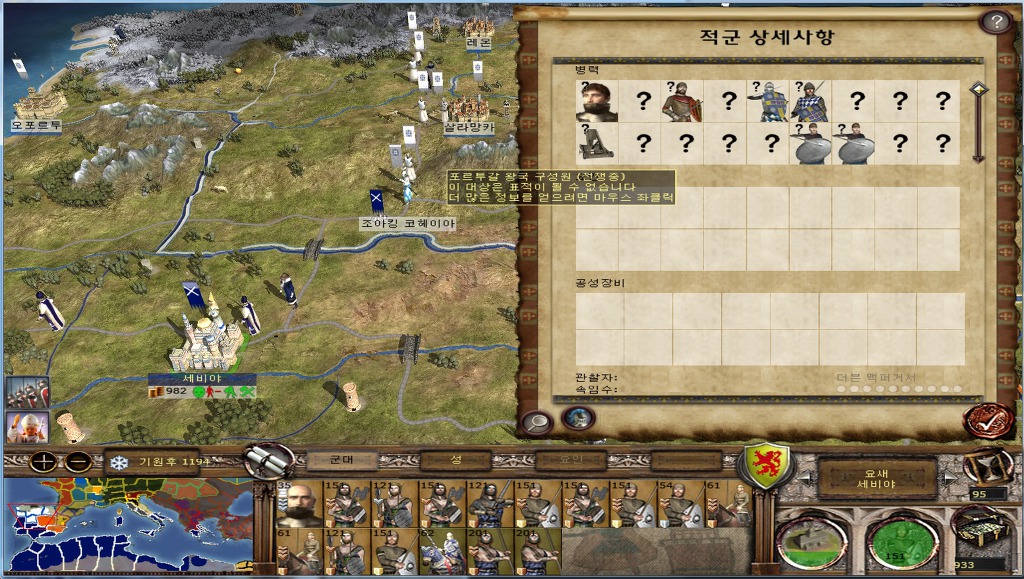Click the magnifying glass locate button

coord(535,422)
